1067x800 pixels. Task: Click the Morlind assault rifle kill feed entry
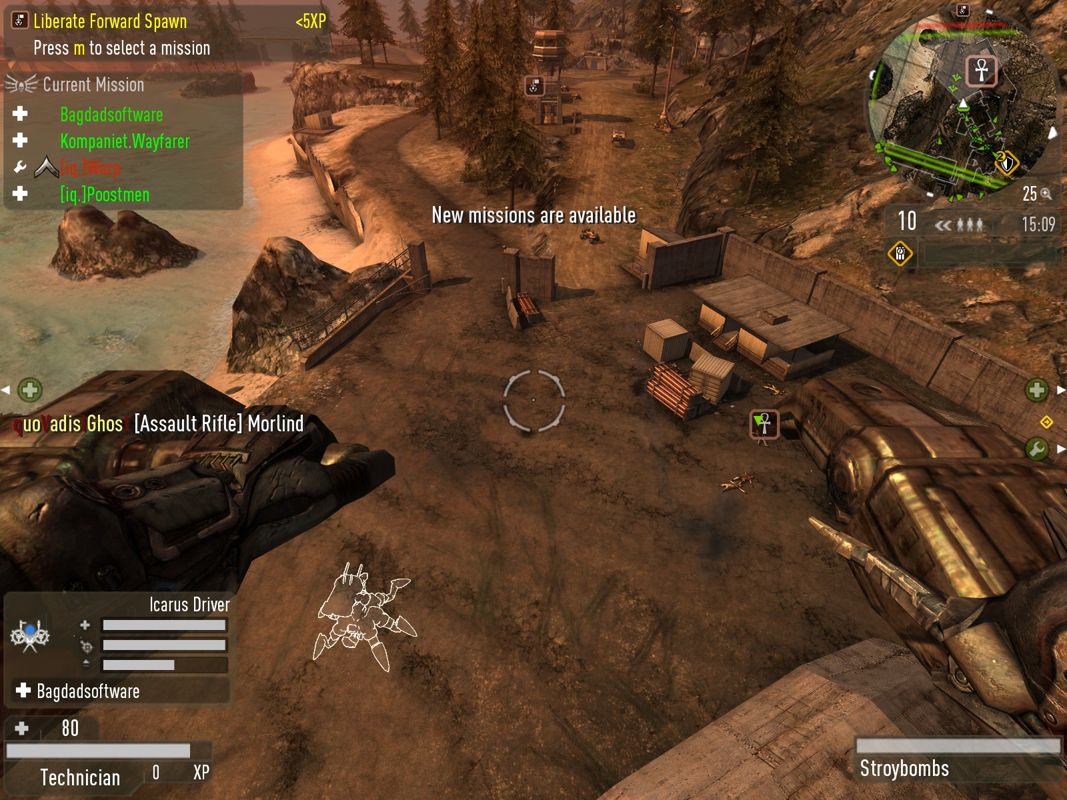tap(218, 424)
